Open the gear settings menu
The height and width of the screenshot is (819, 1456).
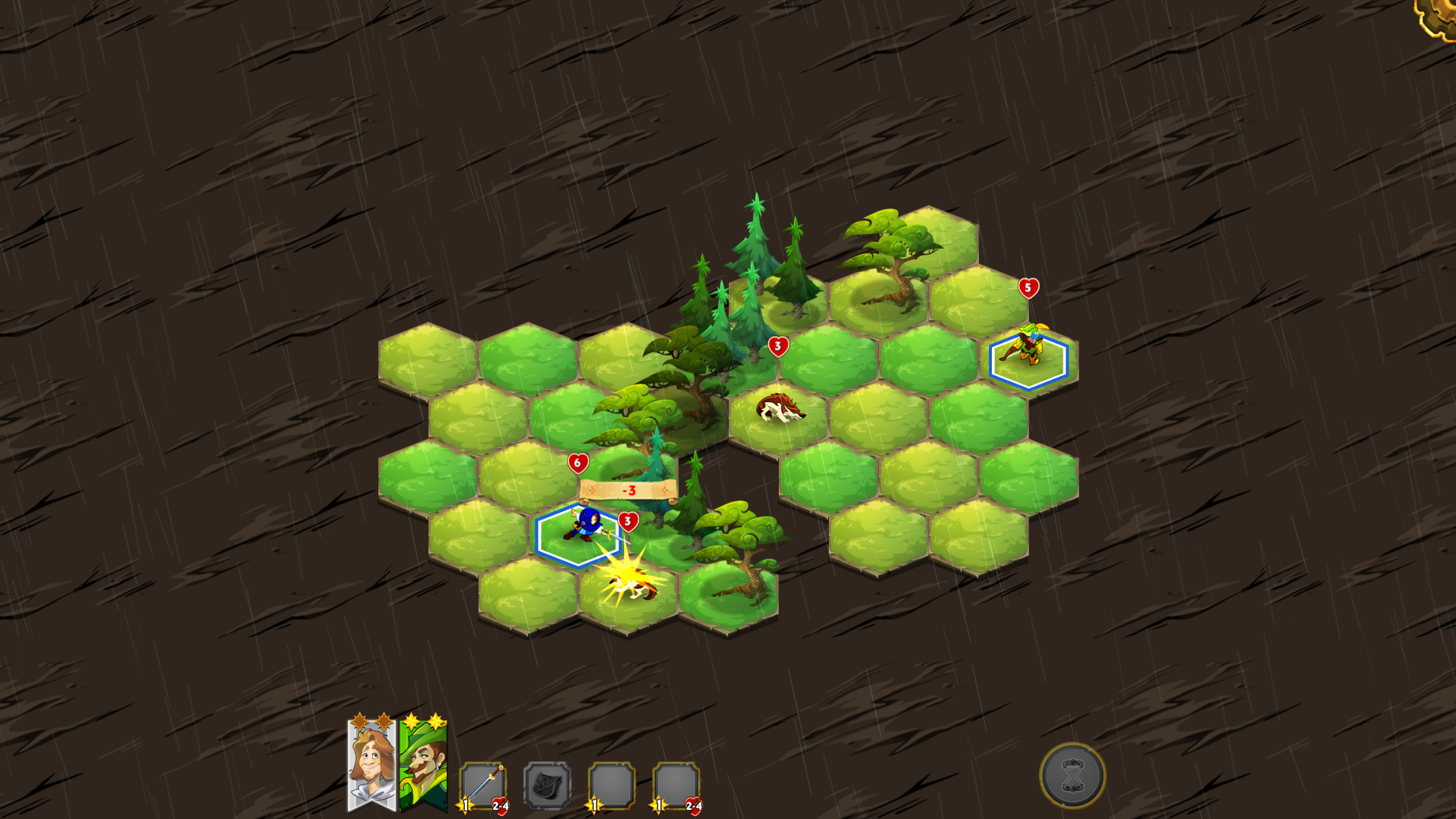[x=1438, y=17]
